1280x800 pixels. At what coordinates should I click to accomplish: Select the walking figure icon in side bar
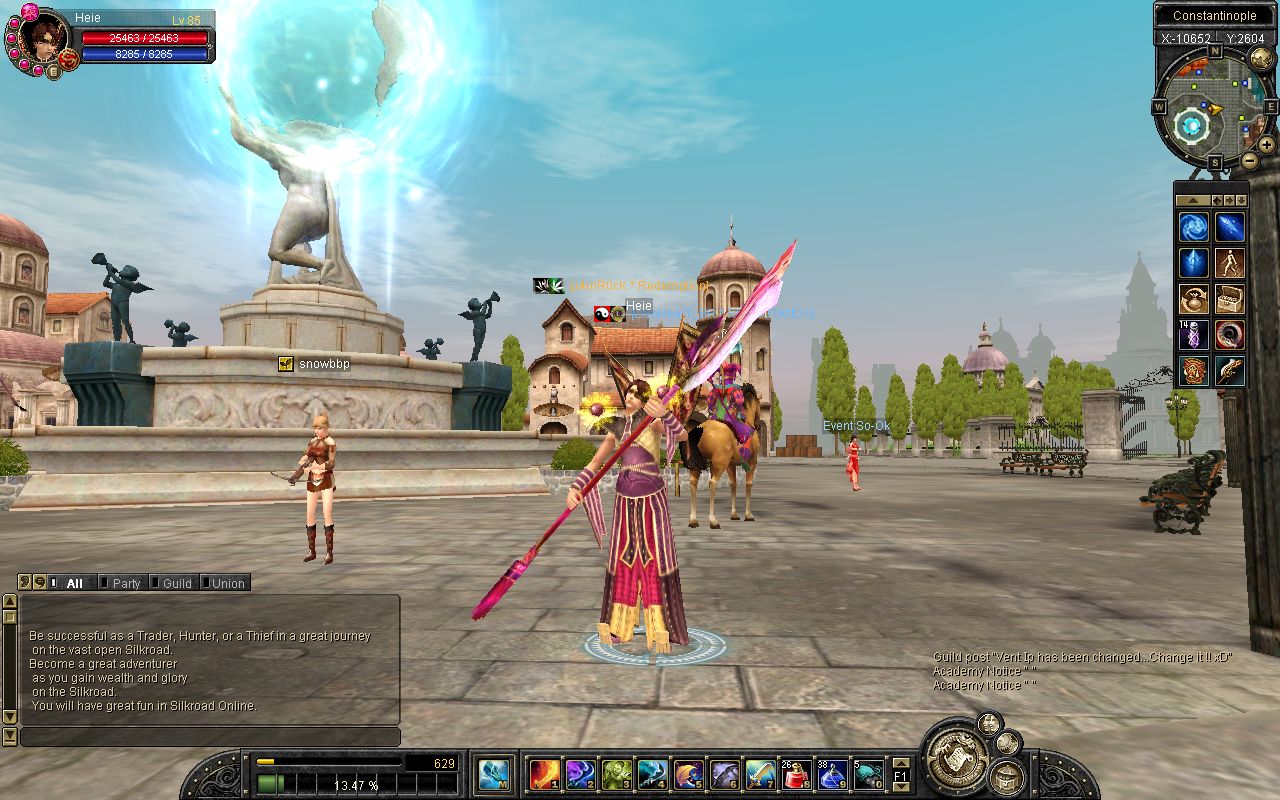click(1229, 263)
